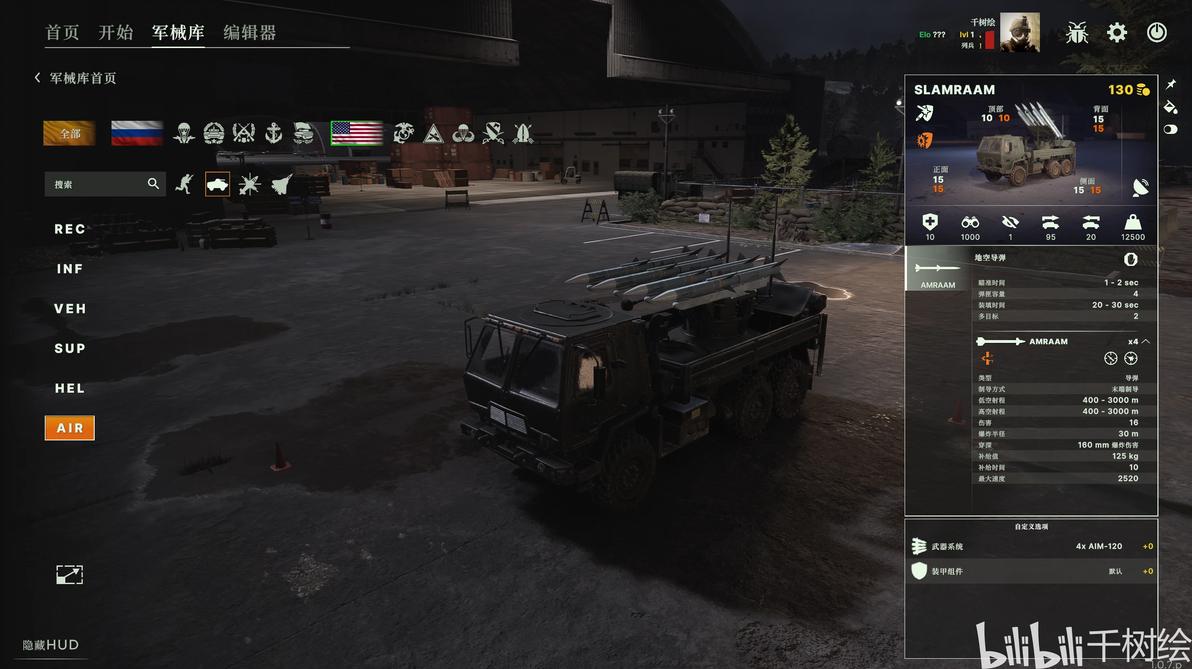
Task: Filter by the Russian flag faction
Action: tap(137, 133)
